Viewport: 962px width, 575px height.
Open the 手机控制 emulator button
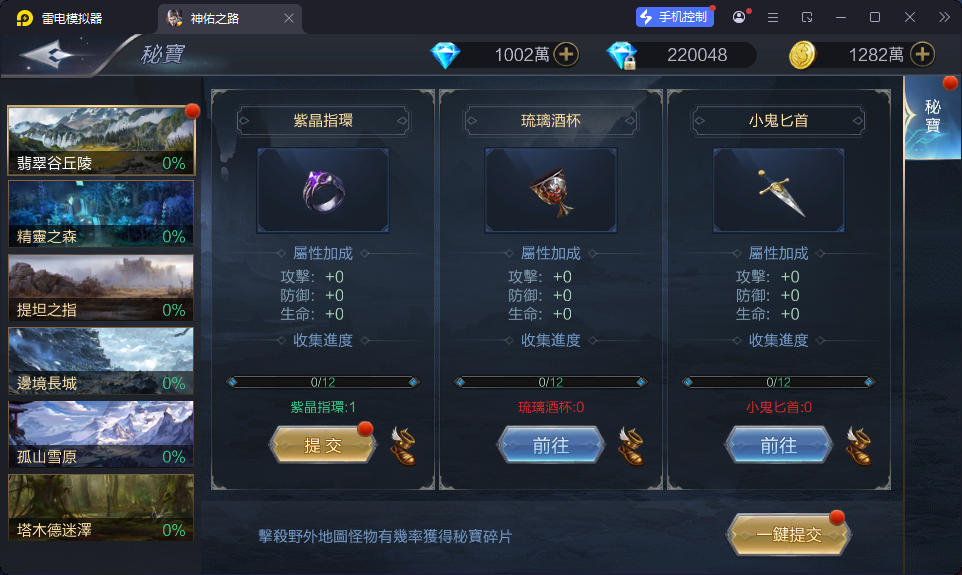(675, 17)
